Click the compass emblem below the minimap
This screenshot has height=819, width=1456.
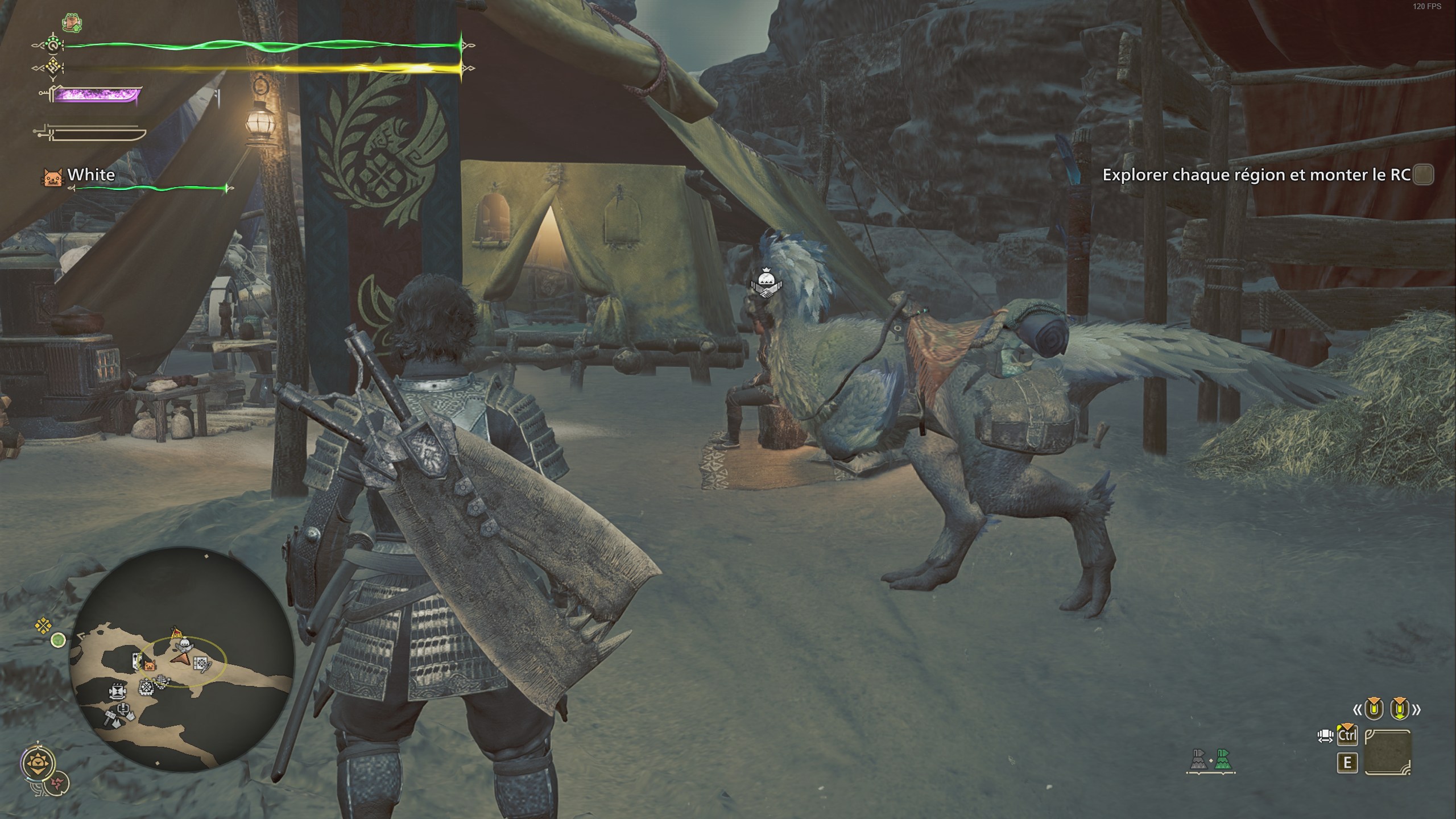tap(38, 763)
